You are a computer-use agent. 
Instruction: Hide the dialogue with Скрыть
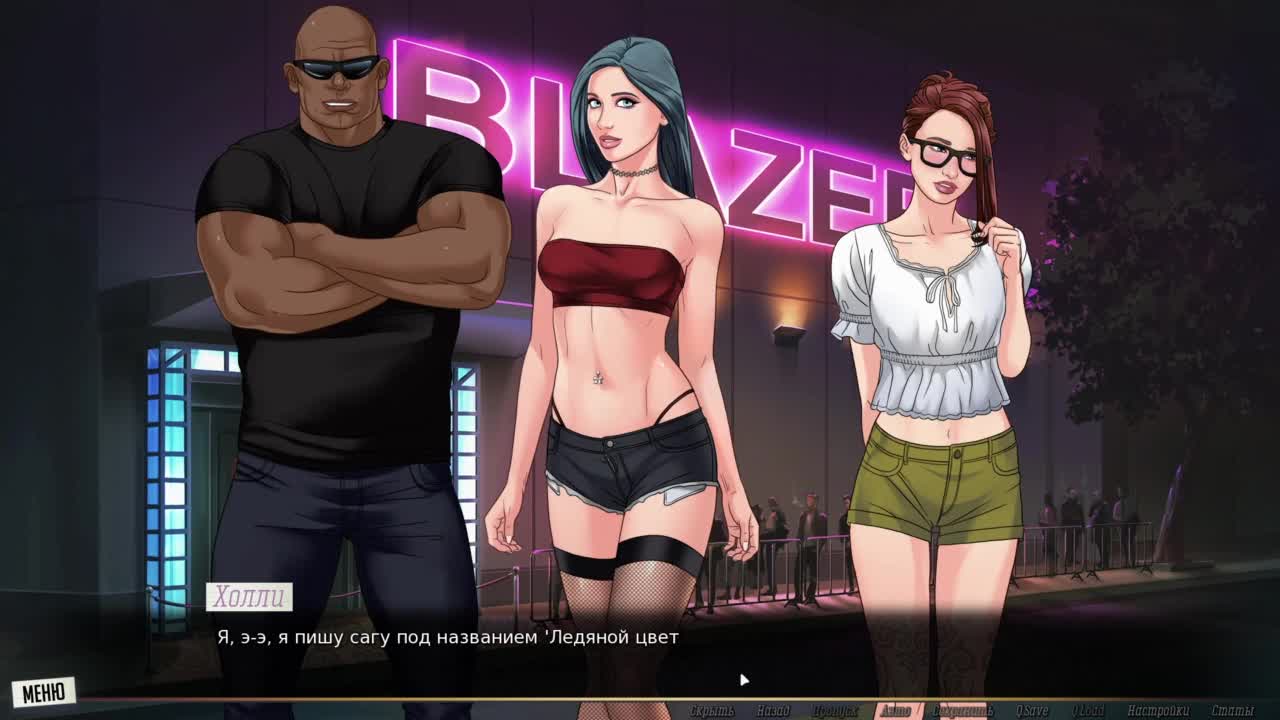coord(712,711)
